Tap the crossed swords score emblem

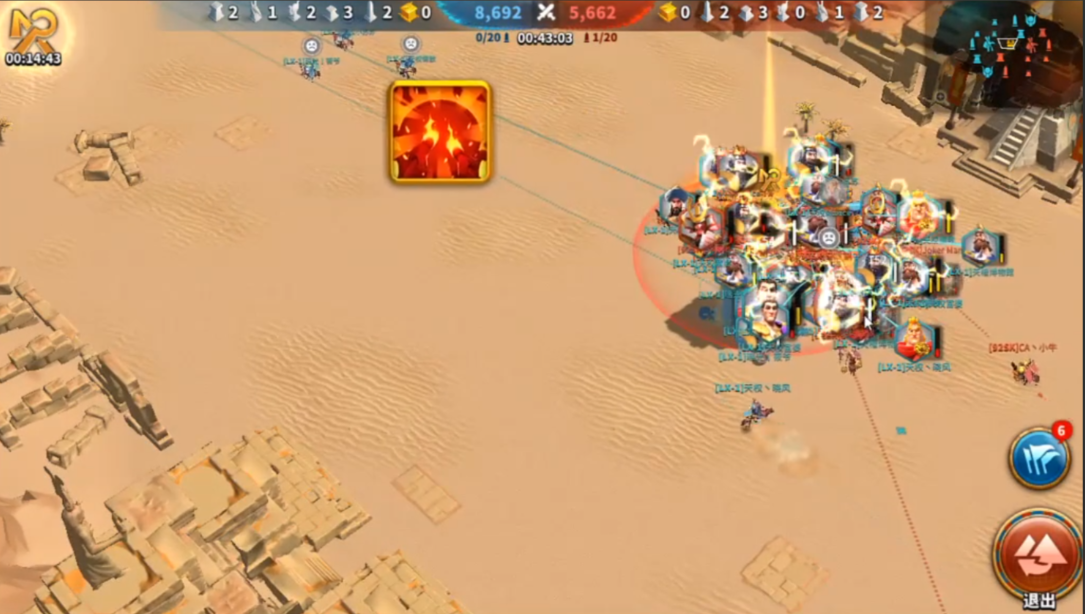545,12
